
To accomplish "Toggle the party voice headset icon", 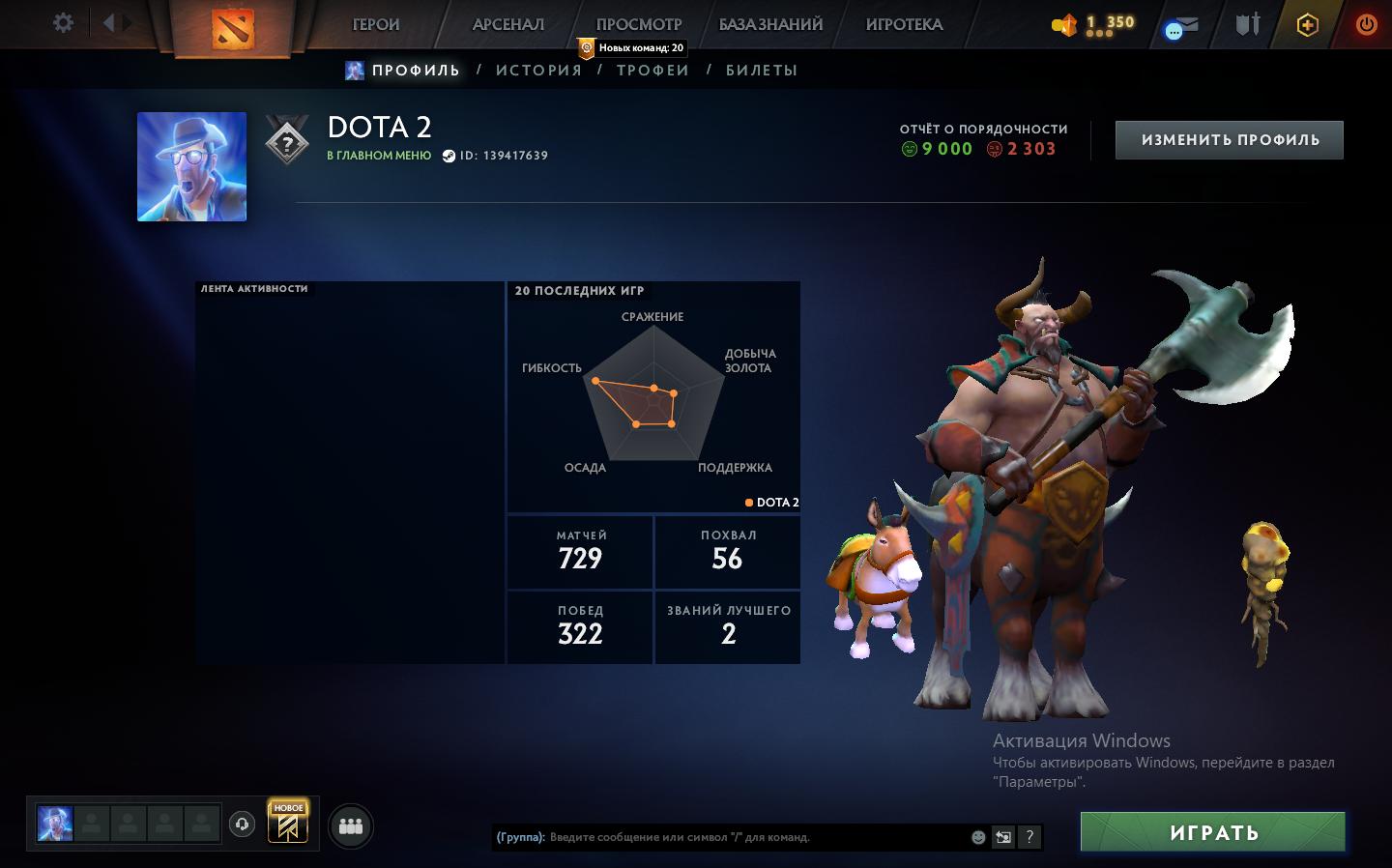I will click(242, 824).
